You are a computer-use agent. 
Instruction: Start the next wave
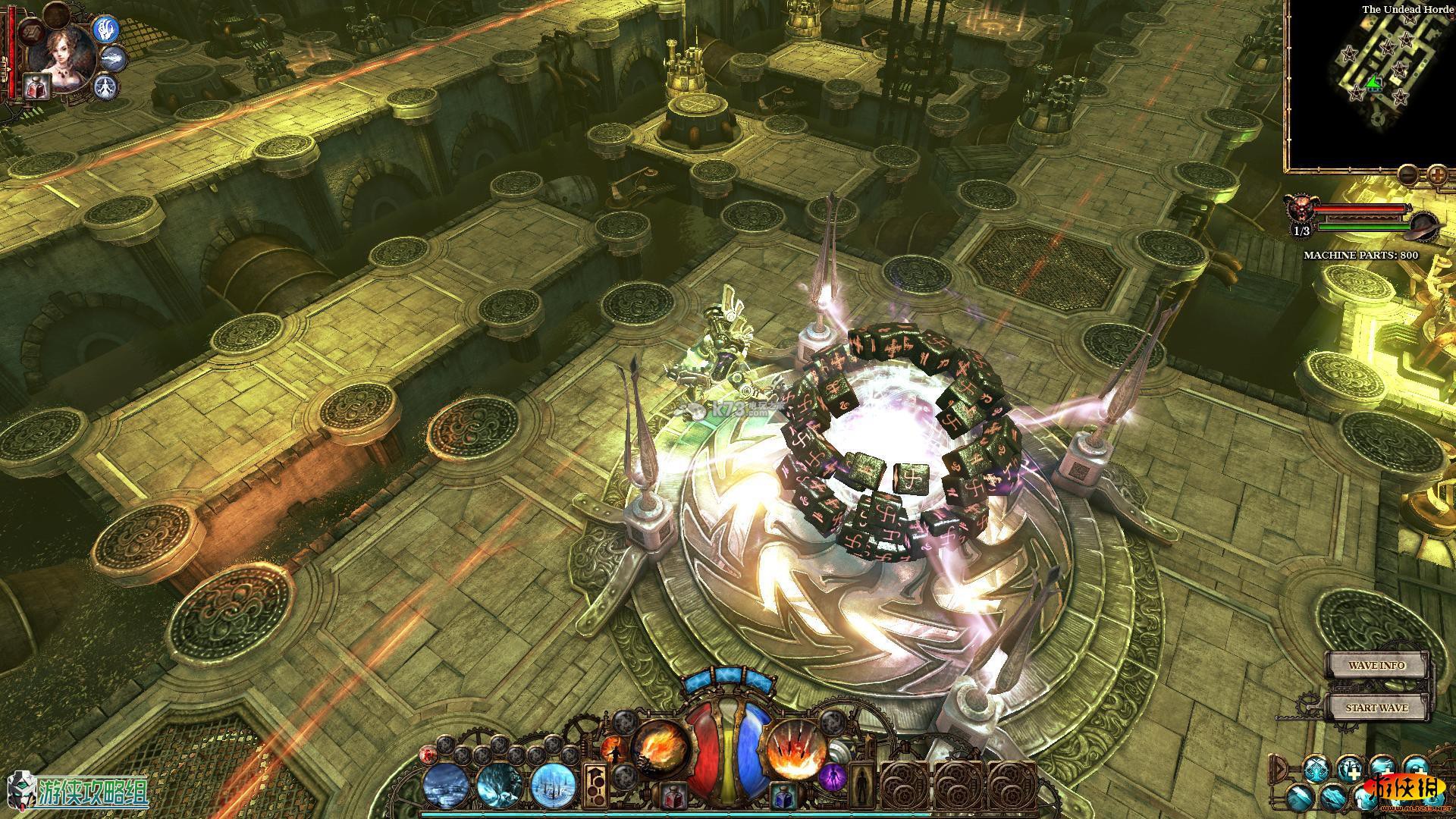pos(1376,708)
